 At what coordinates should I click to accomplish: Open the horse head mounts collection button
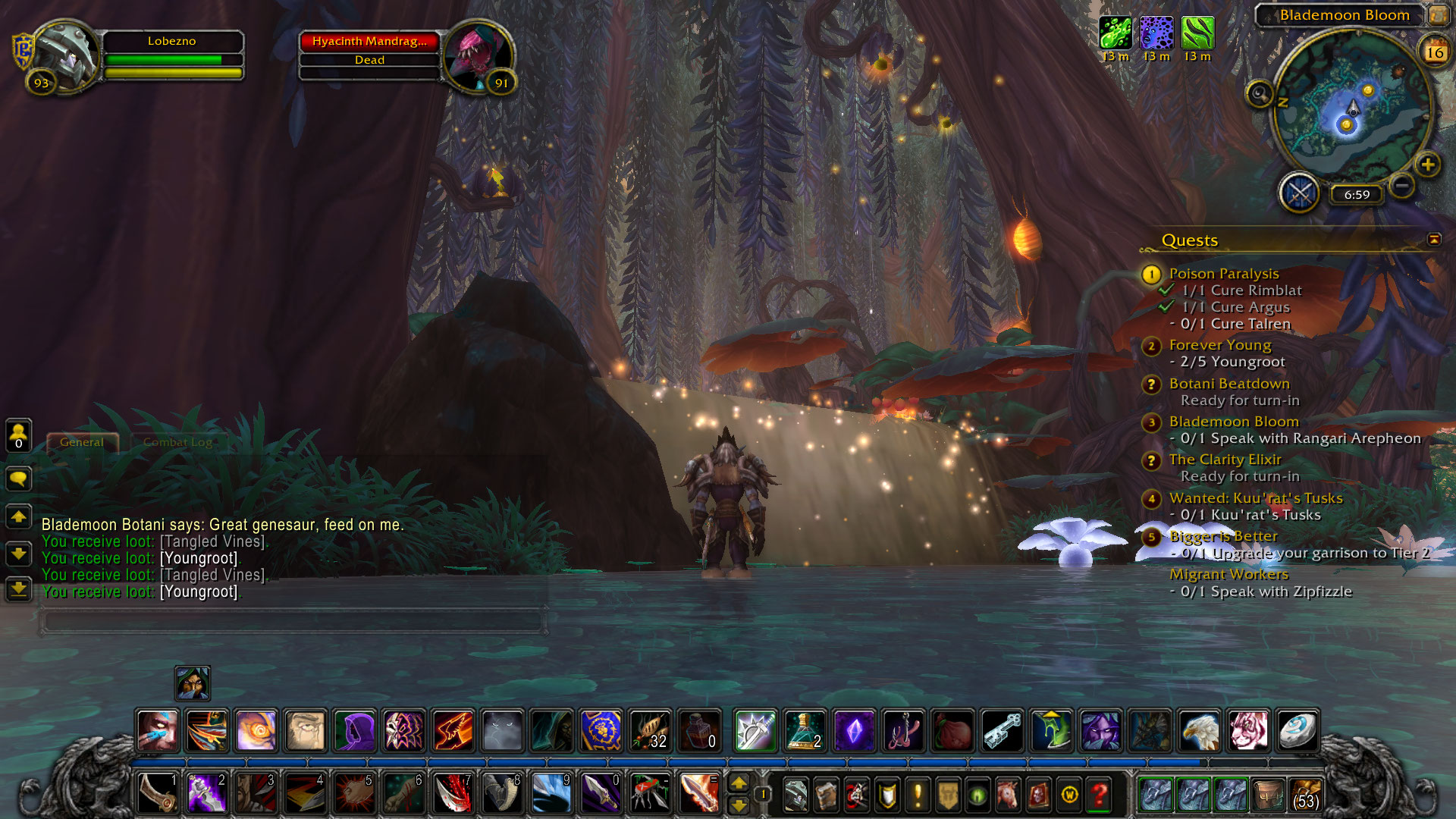pyautogui.click(x=1008, y=795)
